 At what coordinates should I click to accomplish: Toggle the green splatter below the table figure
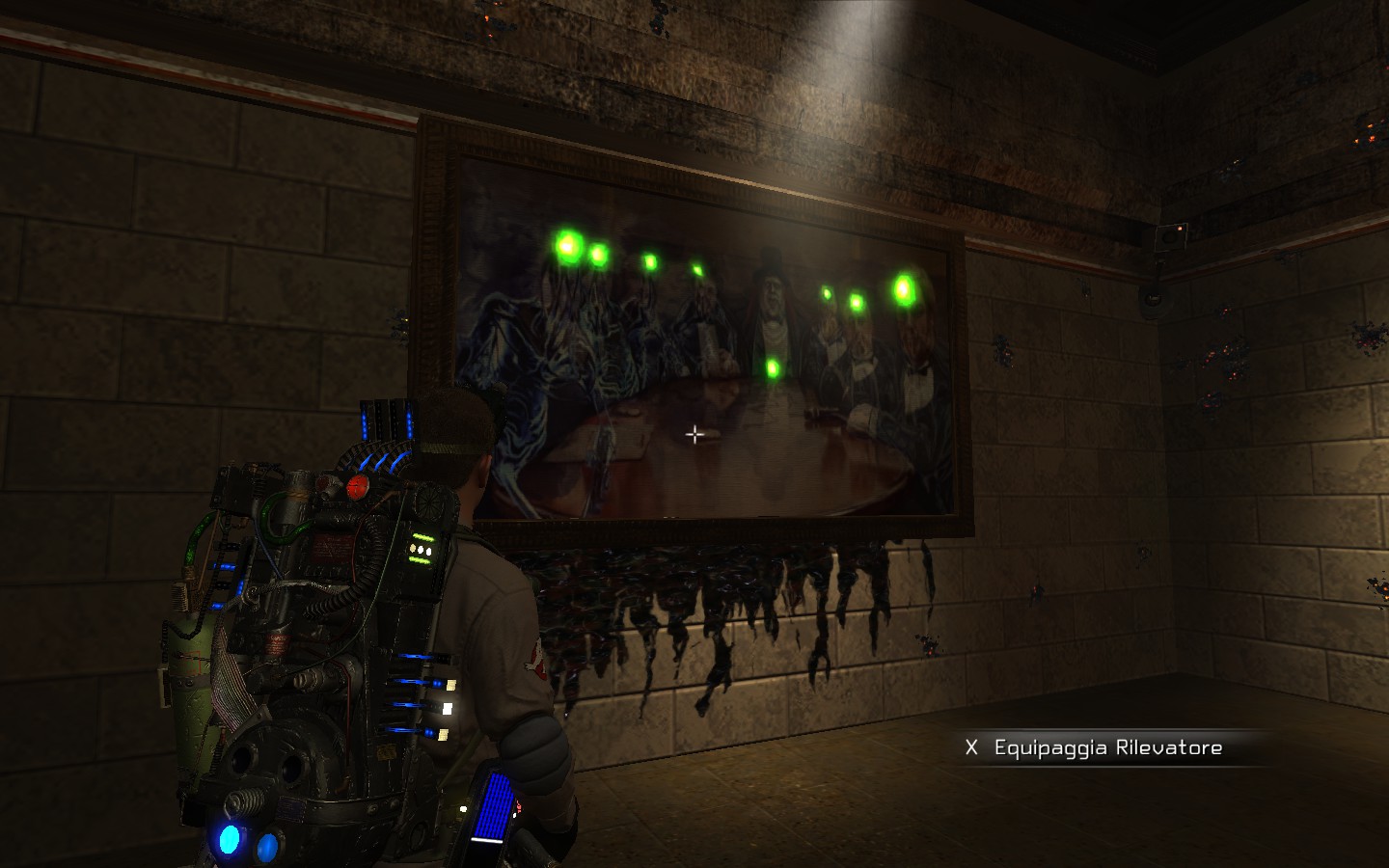click(772, 369)
